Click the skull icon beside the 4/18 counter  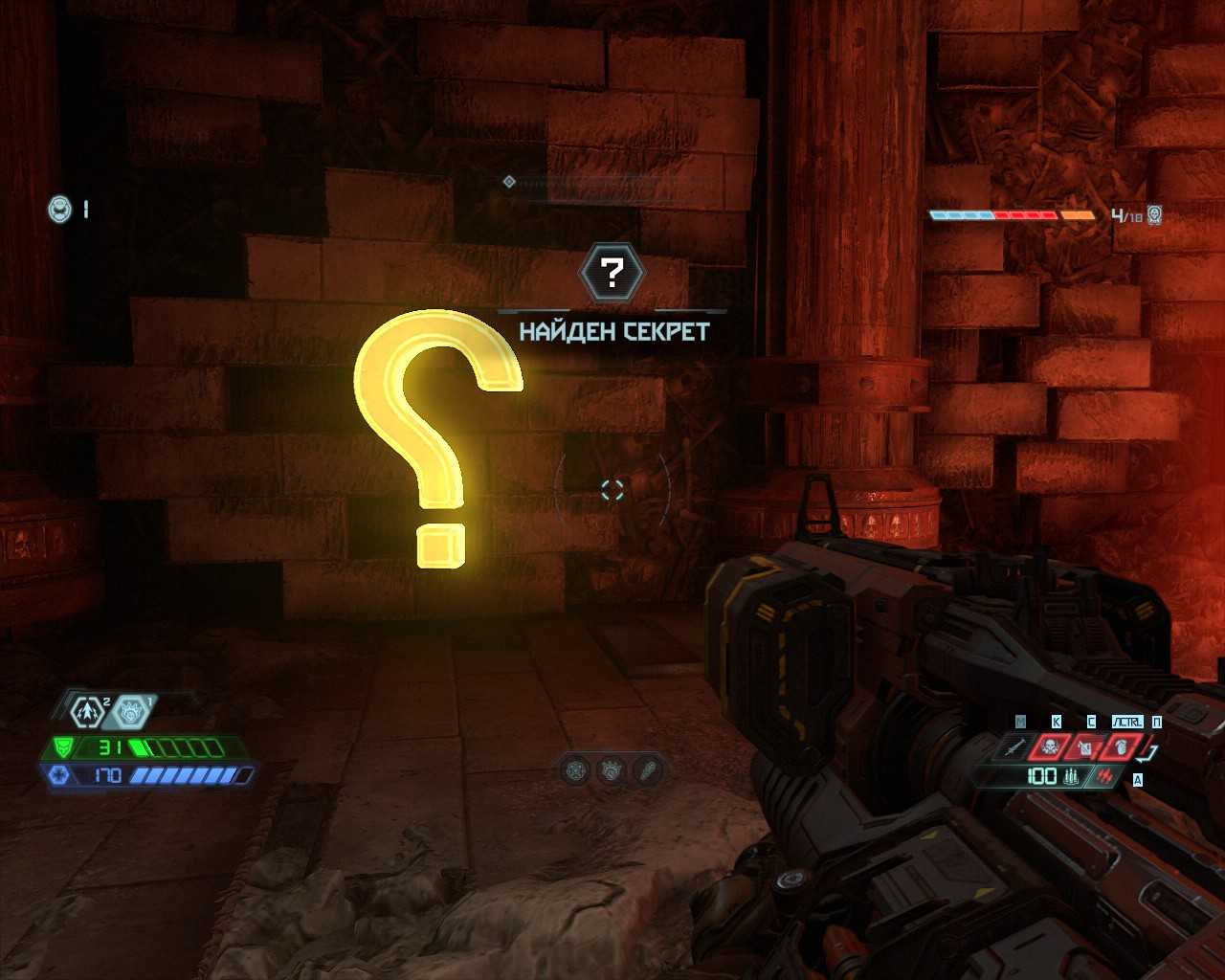pos(1154,215)
